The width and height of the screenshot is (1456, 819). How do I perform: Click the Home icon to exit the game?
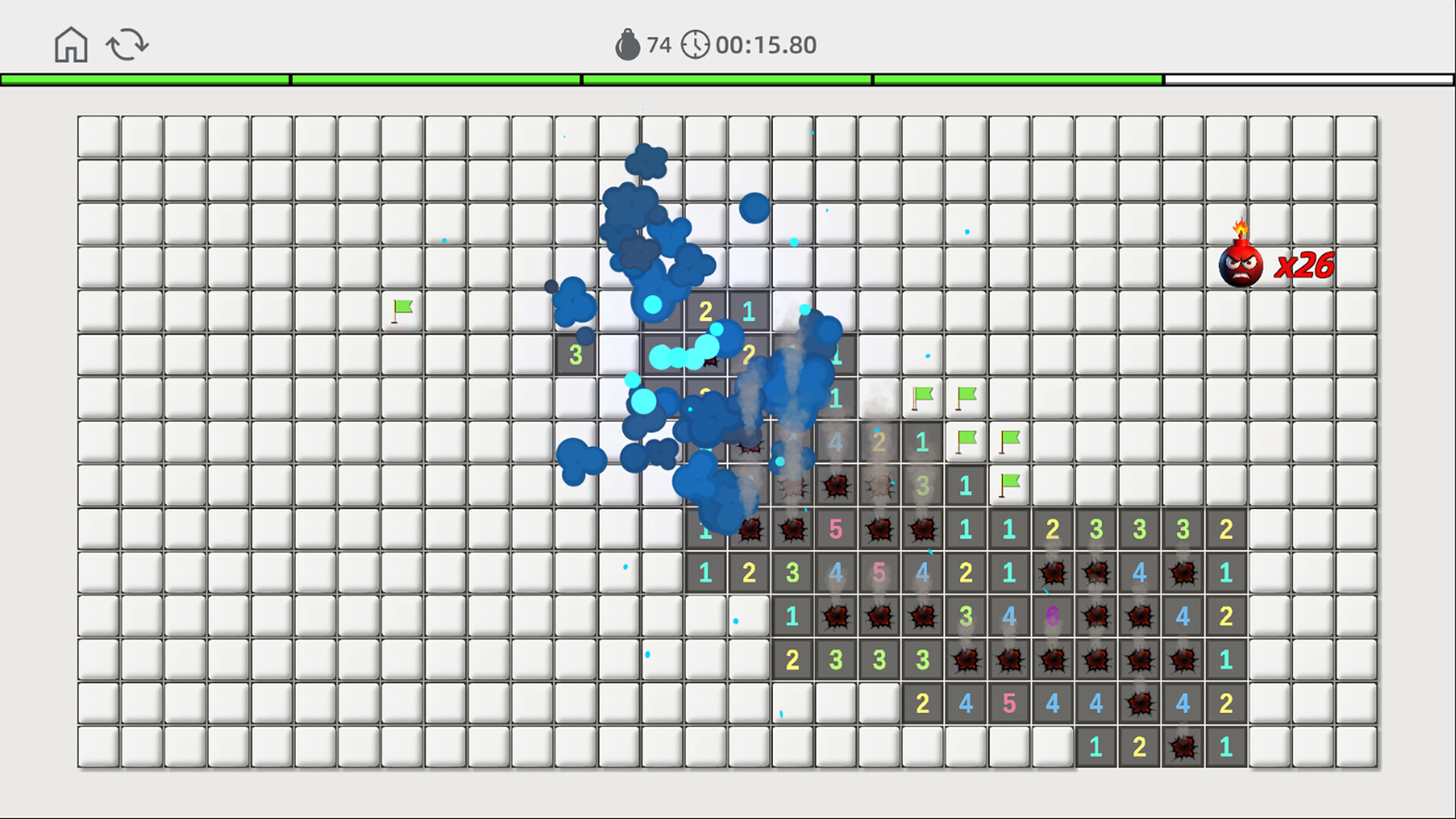pos(70,45)
